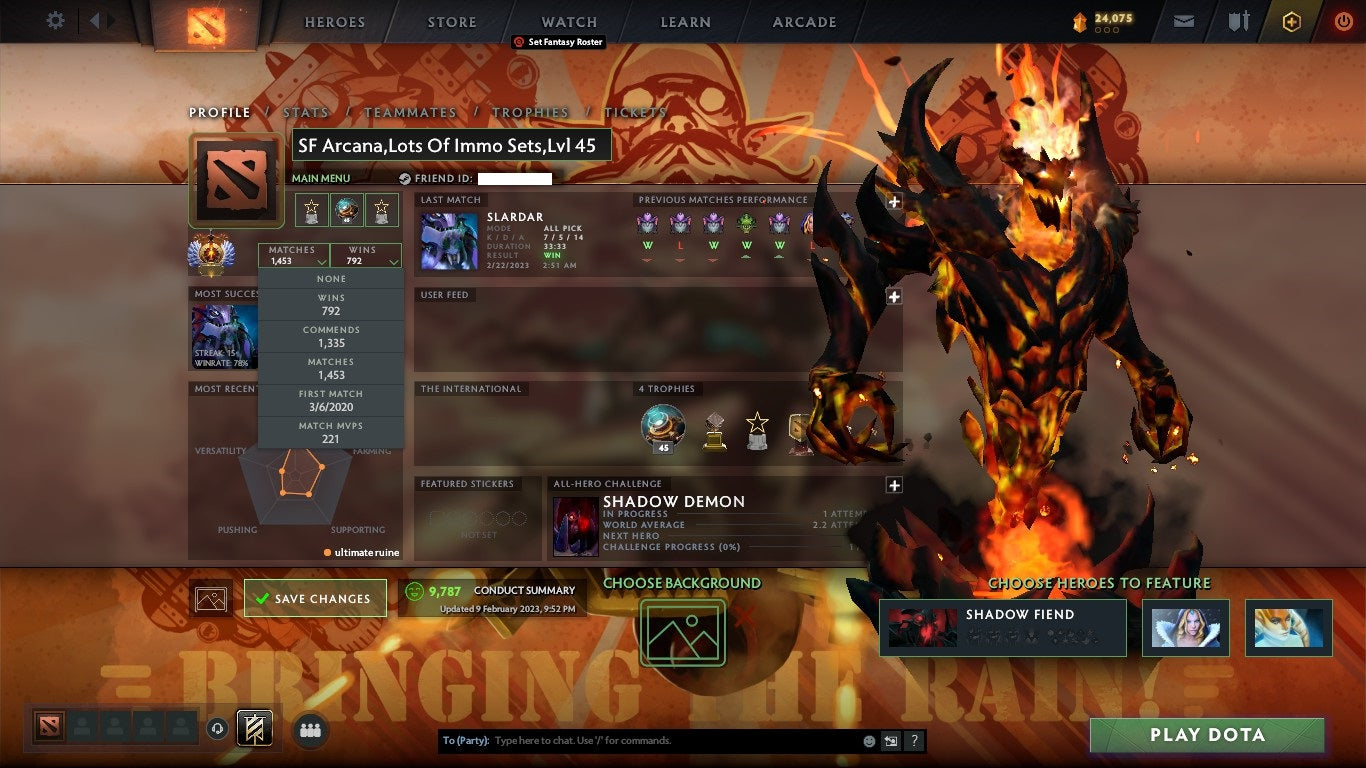Click Save Changes button
1366x768 pixels.
click(314, 597)
